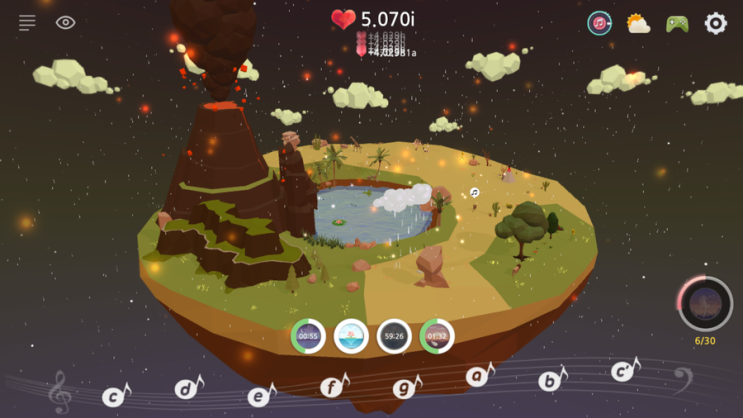Viewport: 743px width, 418px height.
Task: Play the high c' music note
Action: (625, 371)
